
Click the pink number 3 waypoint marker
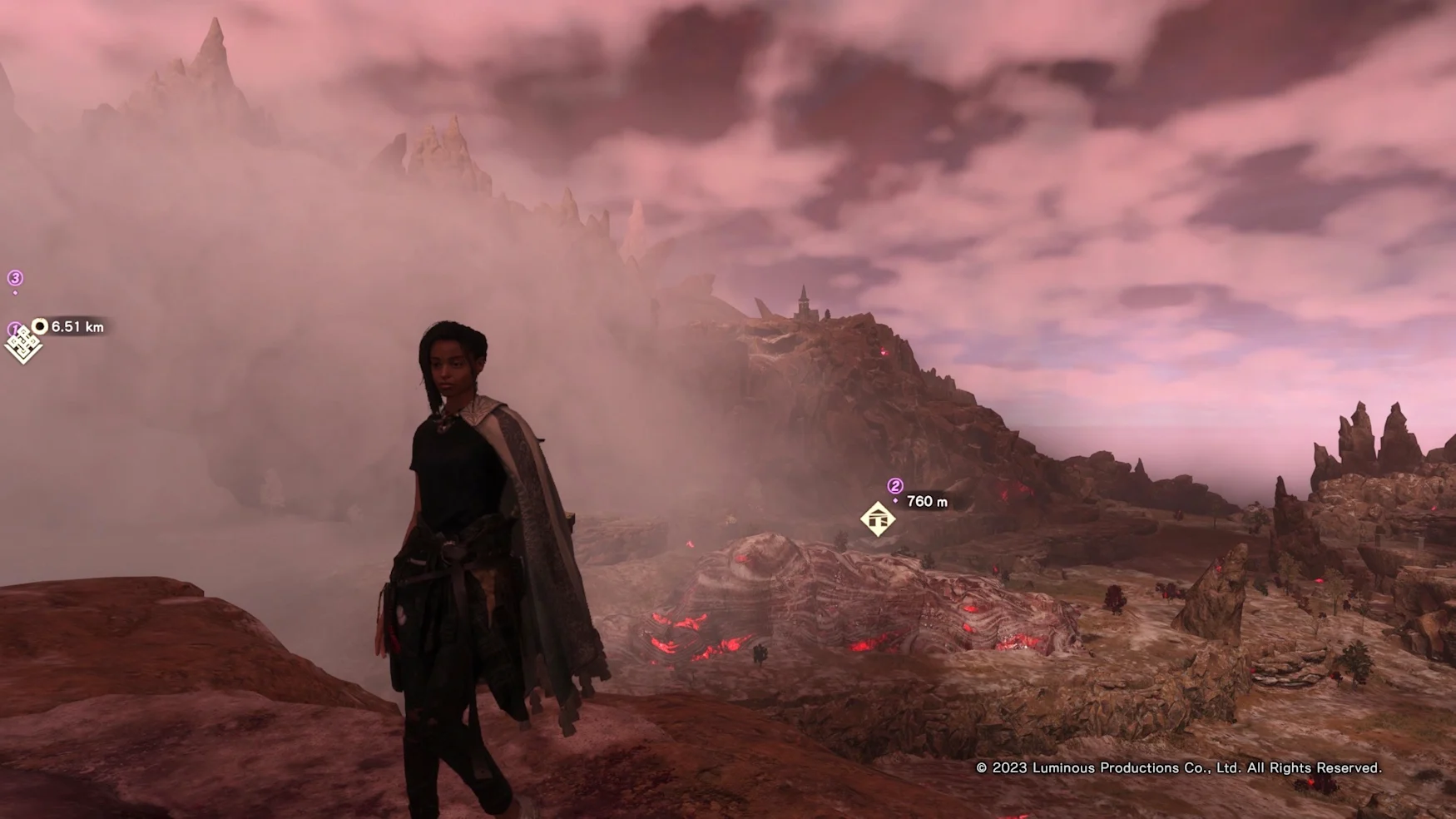point(15,278)
